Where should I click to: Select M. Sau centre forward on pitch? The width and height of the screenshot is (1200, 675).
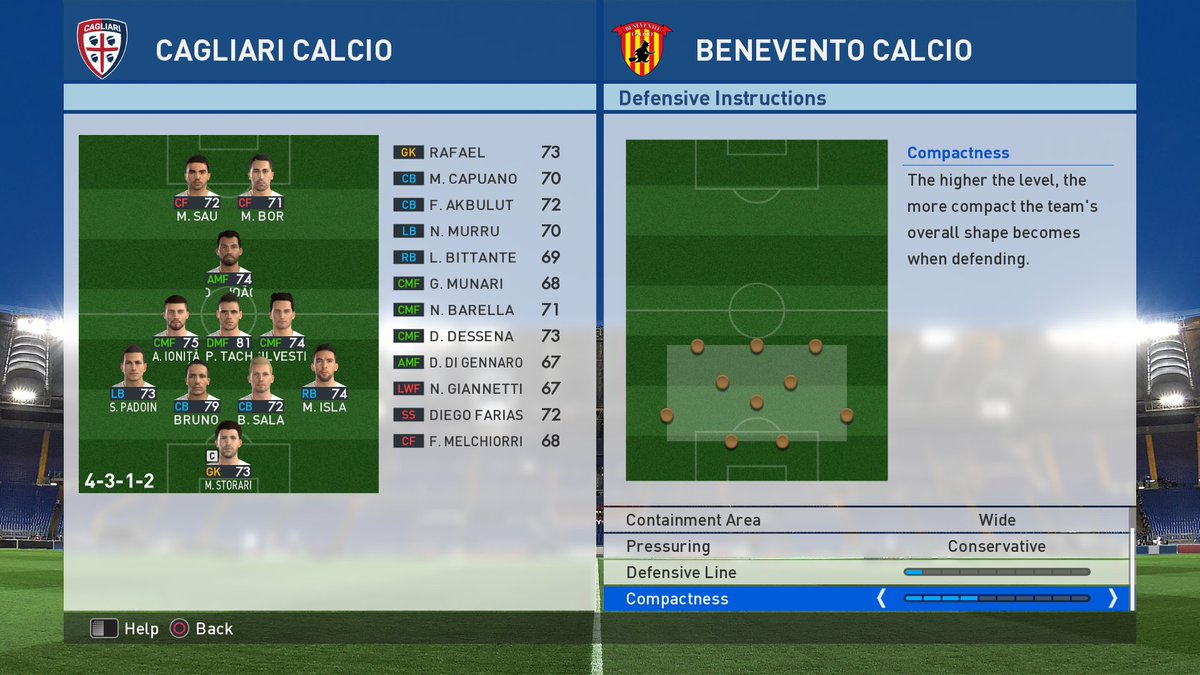point(197,186)
